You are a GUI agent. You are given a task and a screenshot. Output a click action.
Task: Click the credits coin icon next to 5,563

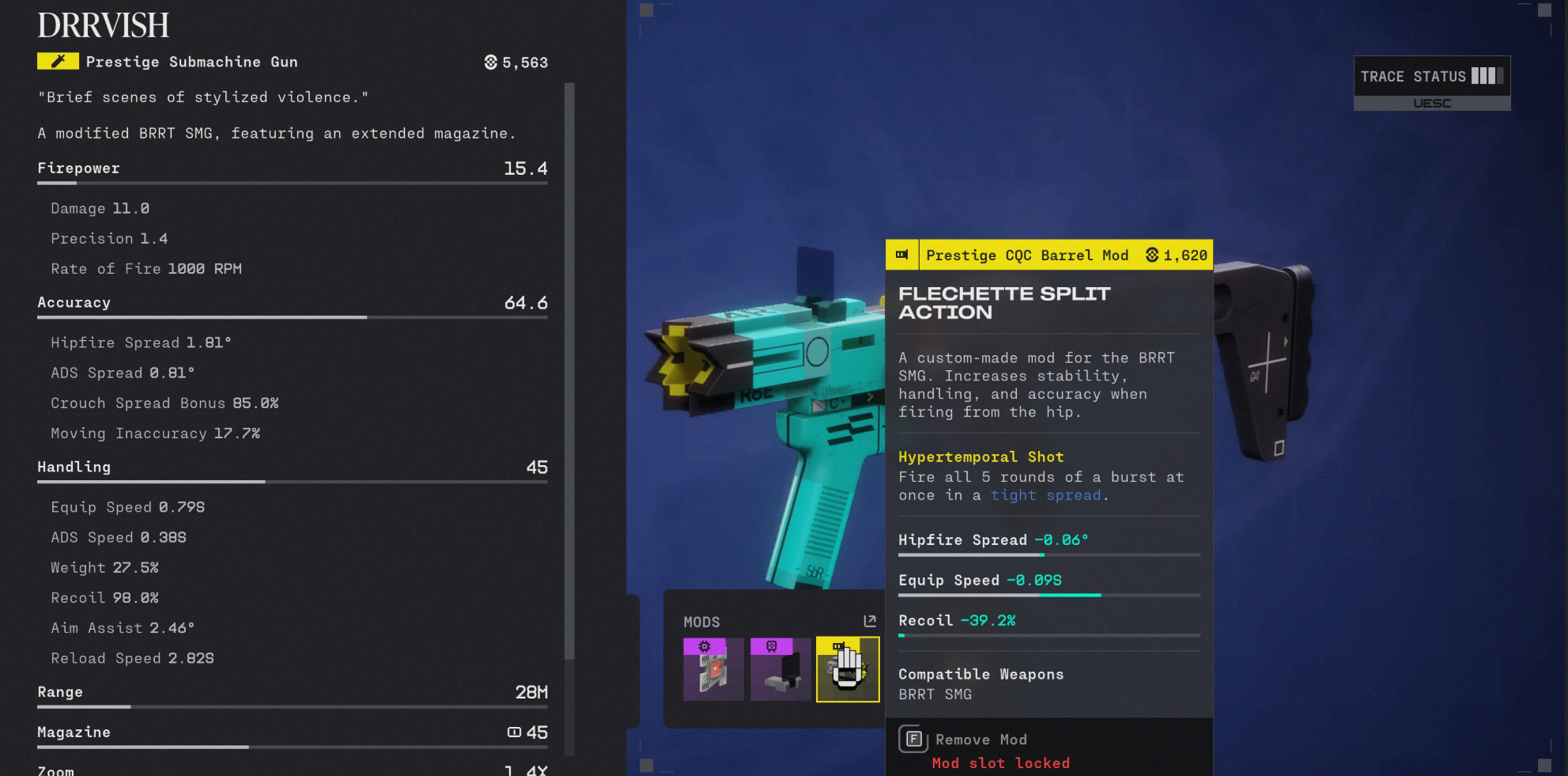(x=491, y=62)
